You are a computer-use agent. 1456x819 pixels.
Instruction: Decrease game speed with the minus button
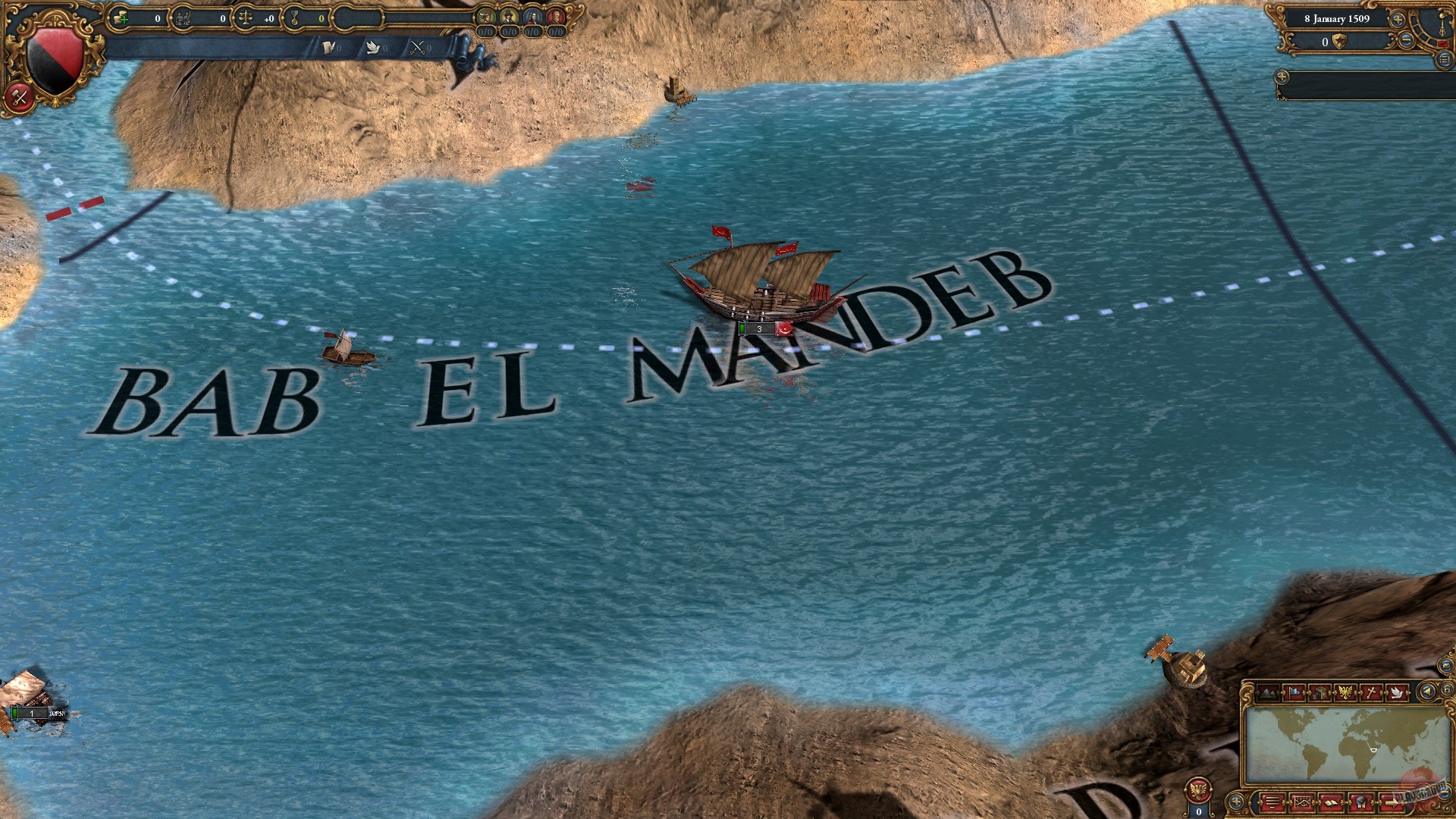1406,41
